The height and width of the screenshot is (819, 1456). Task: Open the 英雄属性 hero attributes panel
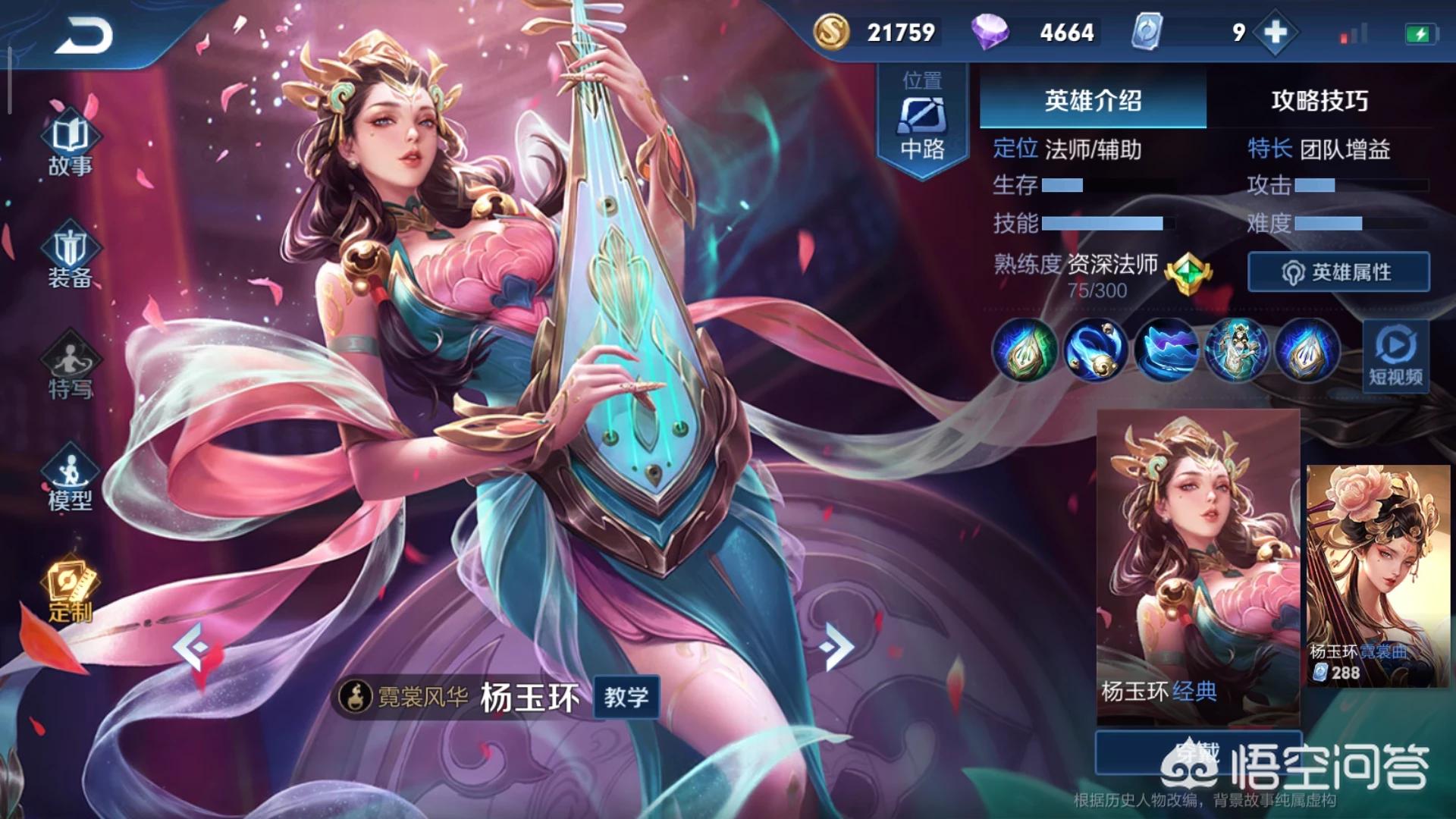(1338, 272)
